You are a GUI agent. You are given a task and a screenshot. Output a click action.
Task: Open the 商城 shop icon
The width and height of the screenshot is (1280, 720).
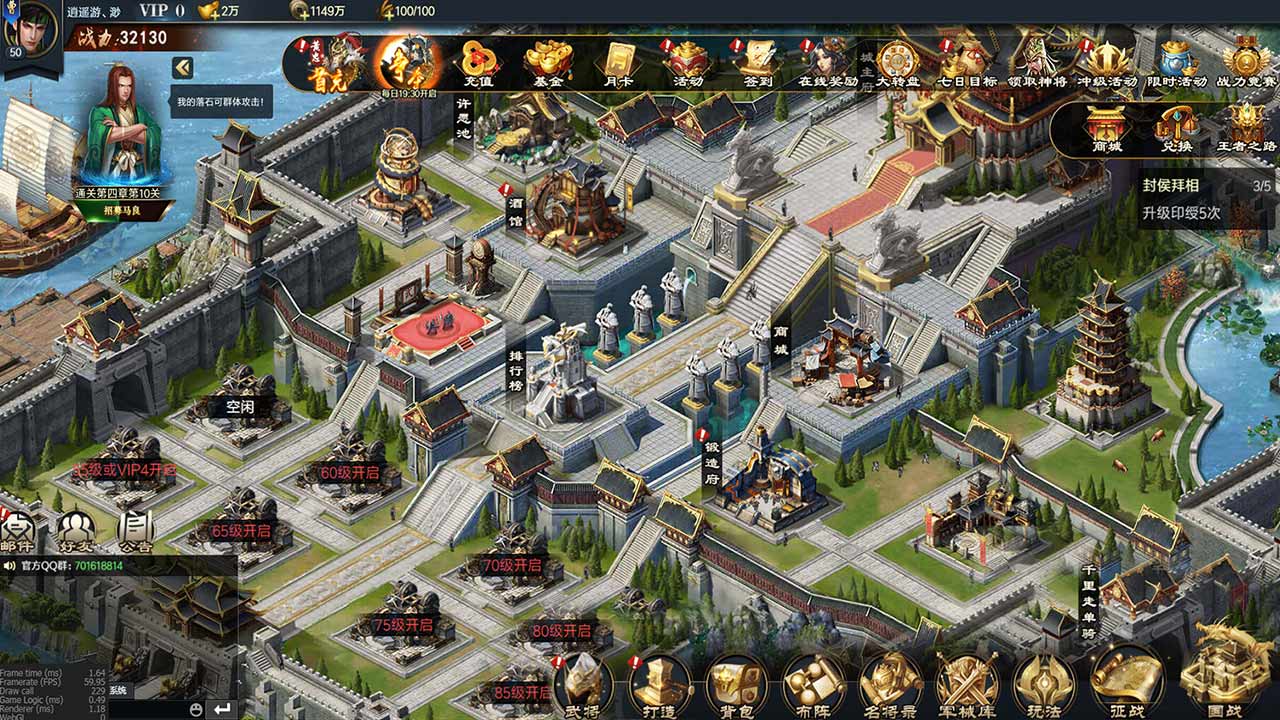click(x=1106, y=128)
